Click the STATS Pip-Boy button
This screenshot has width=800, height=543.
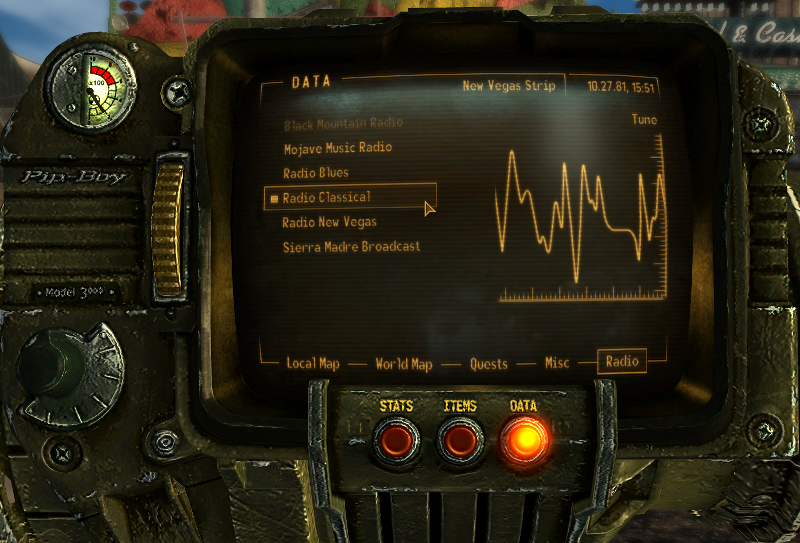point(396,440)
